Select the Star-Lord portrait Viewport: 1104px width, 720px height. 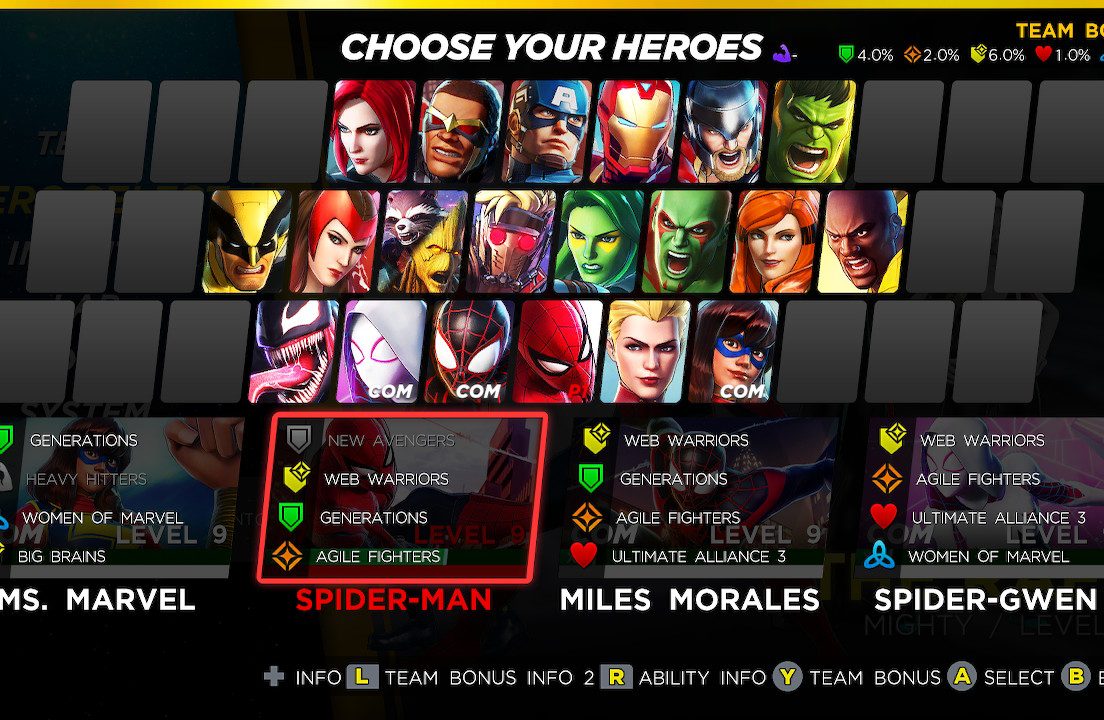510,241
